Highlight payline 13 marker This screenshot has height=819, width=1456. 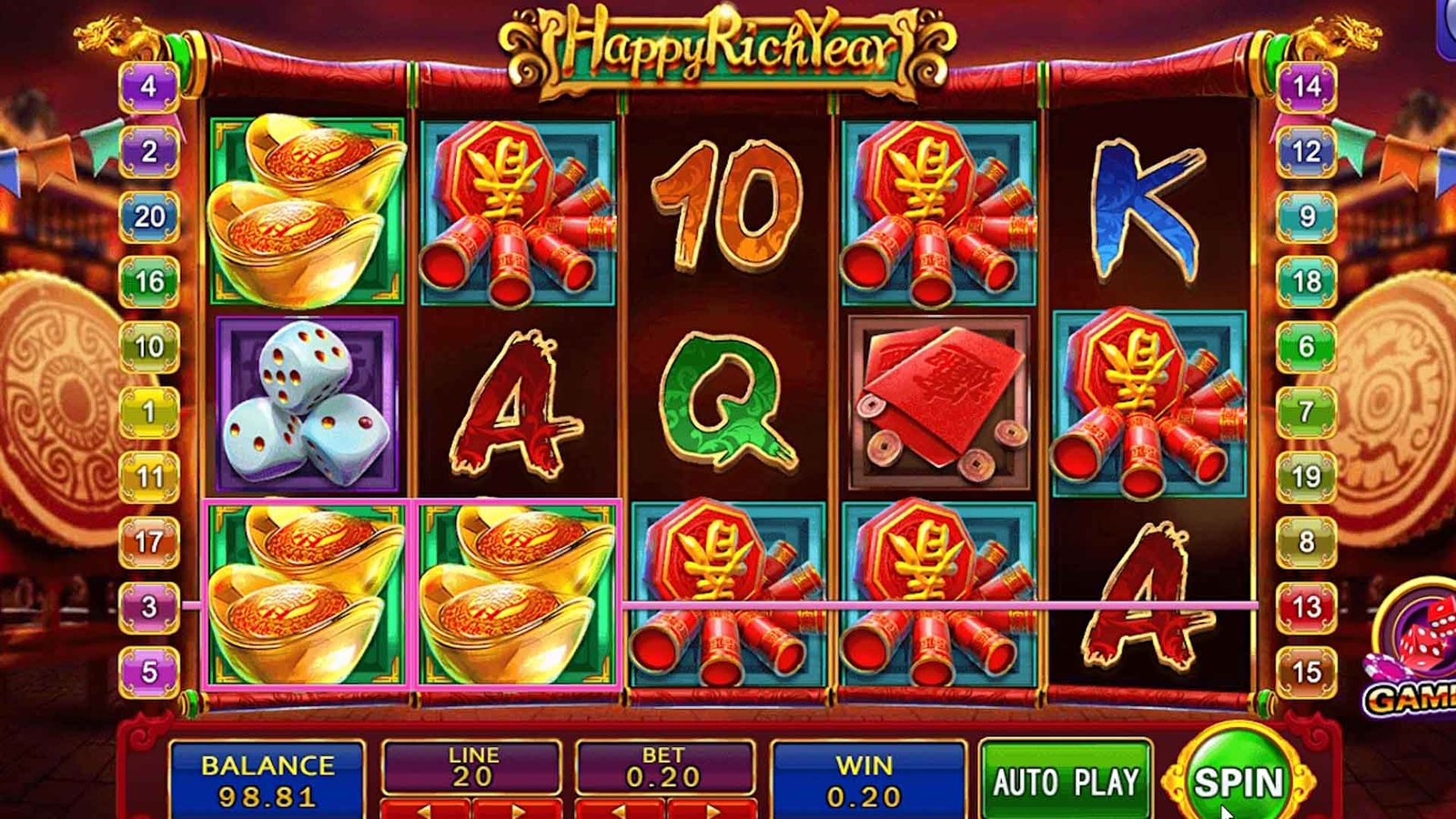(1307, 606)
